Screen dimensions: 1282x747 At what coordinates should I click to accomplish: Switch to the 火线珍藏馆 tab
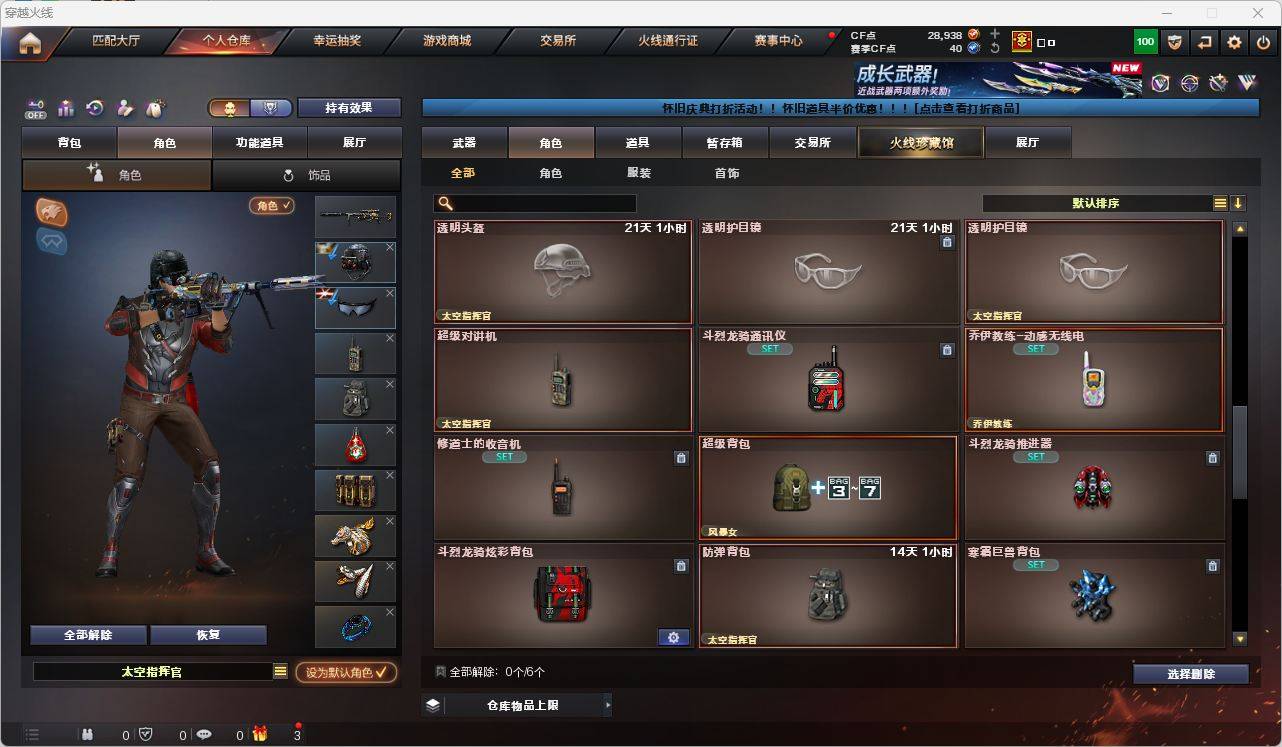pos(919,142)
